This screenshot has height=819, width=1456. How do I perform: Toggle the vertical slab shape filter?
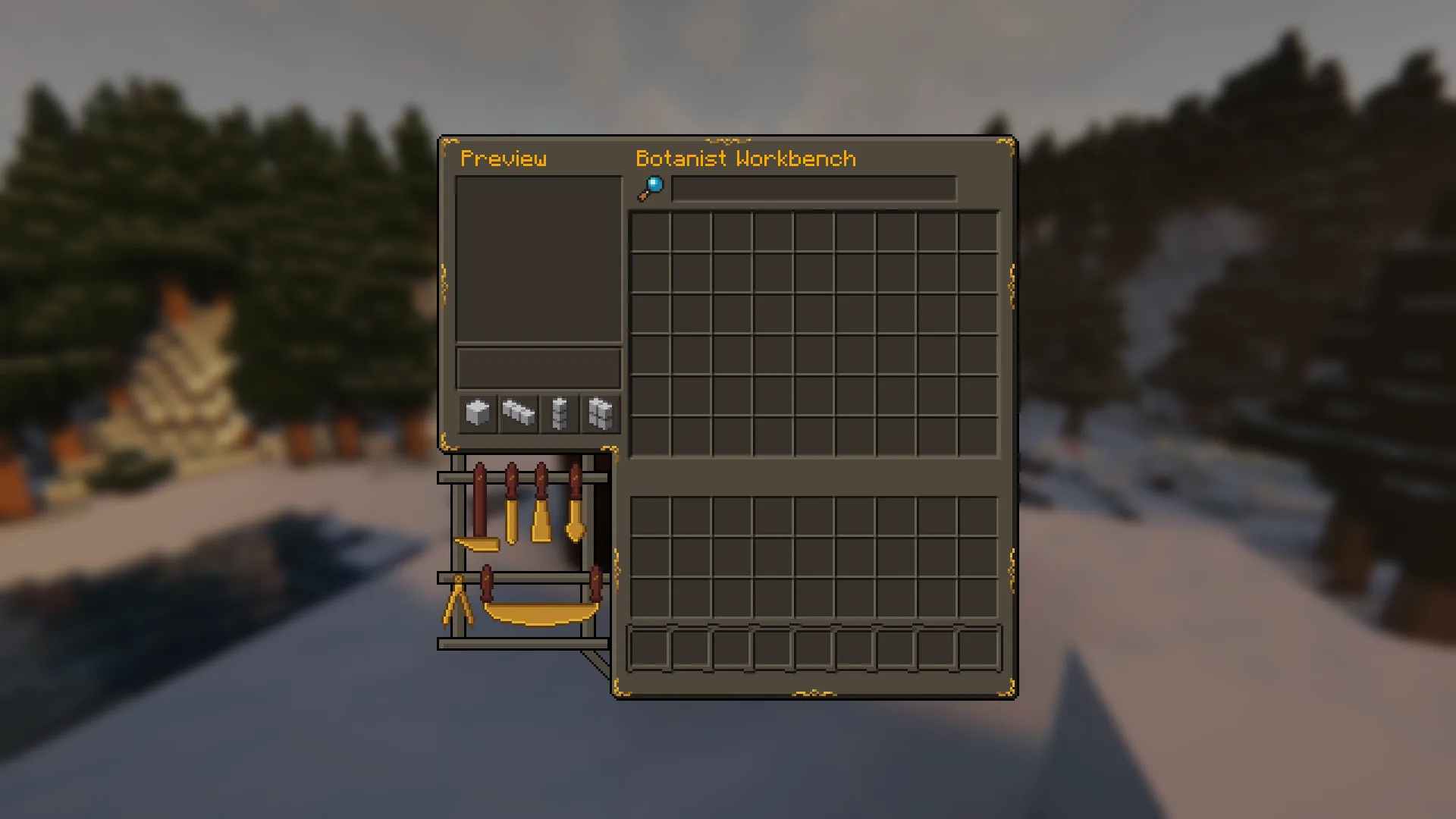click(559, 413)
